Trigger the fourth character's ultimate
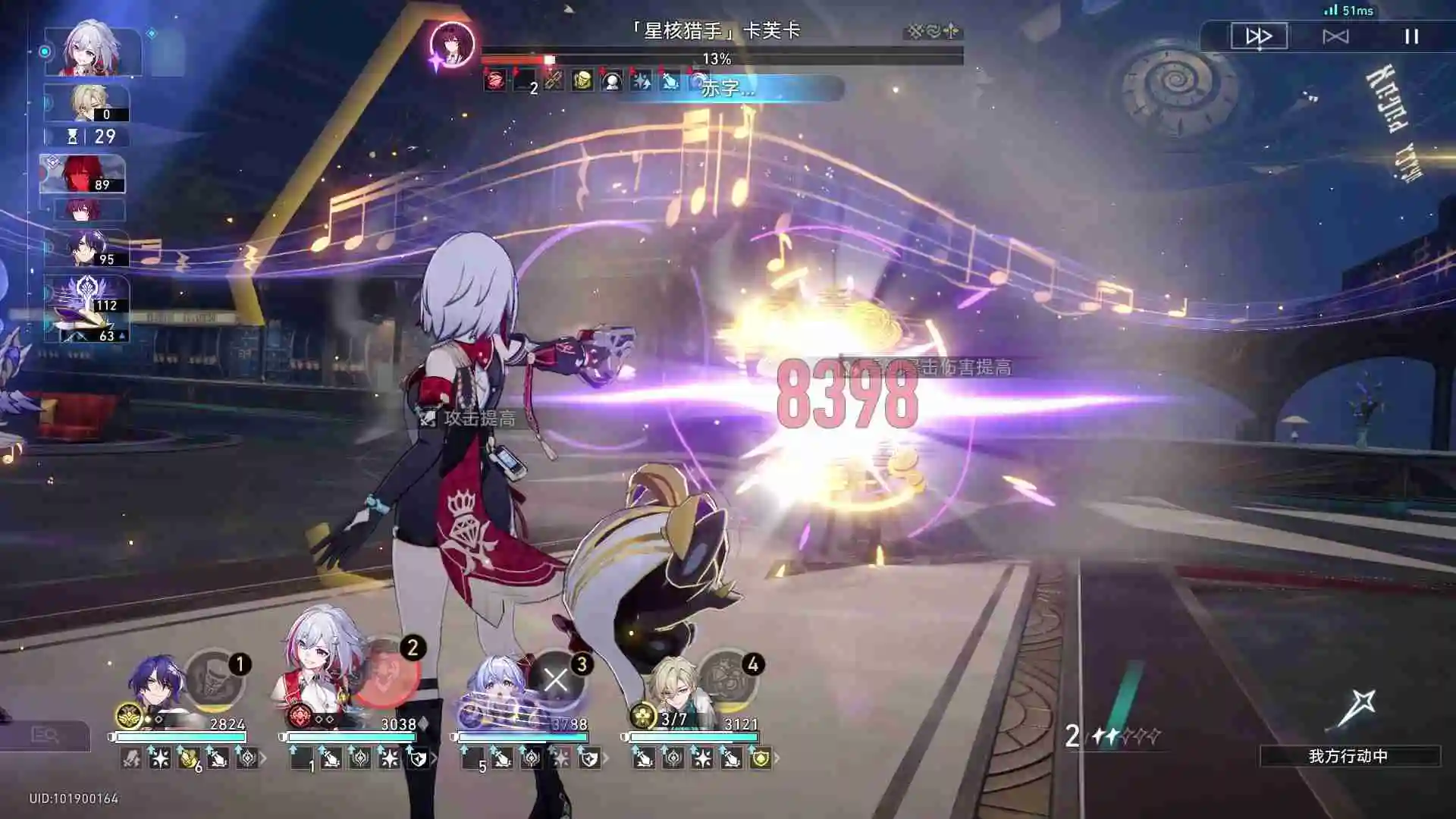Image resolution: width=1456 pixels, height=819 pixels. [728, 679]
